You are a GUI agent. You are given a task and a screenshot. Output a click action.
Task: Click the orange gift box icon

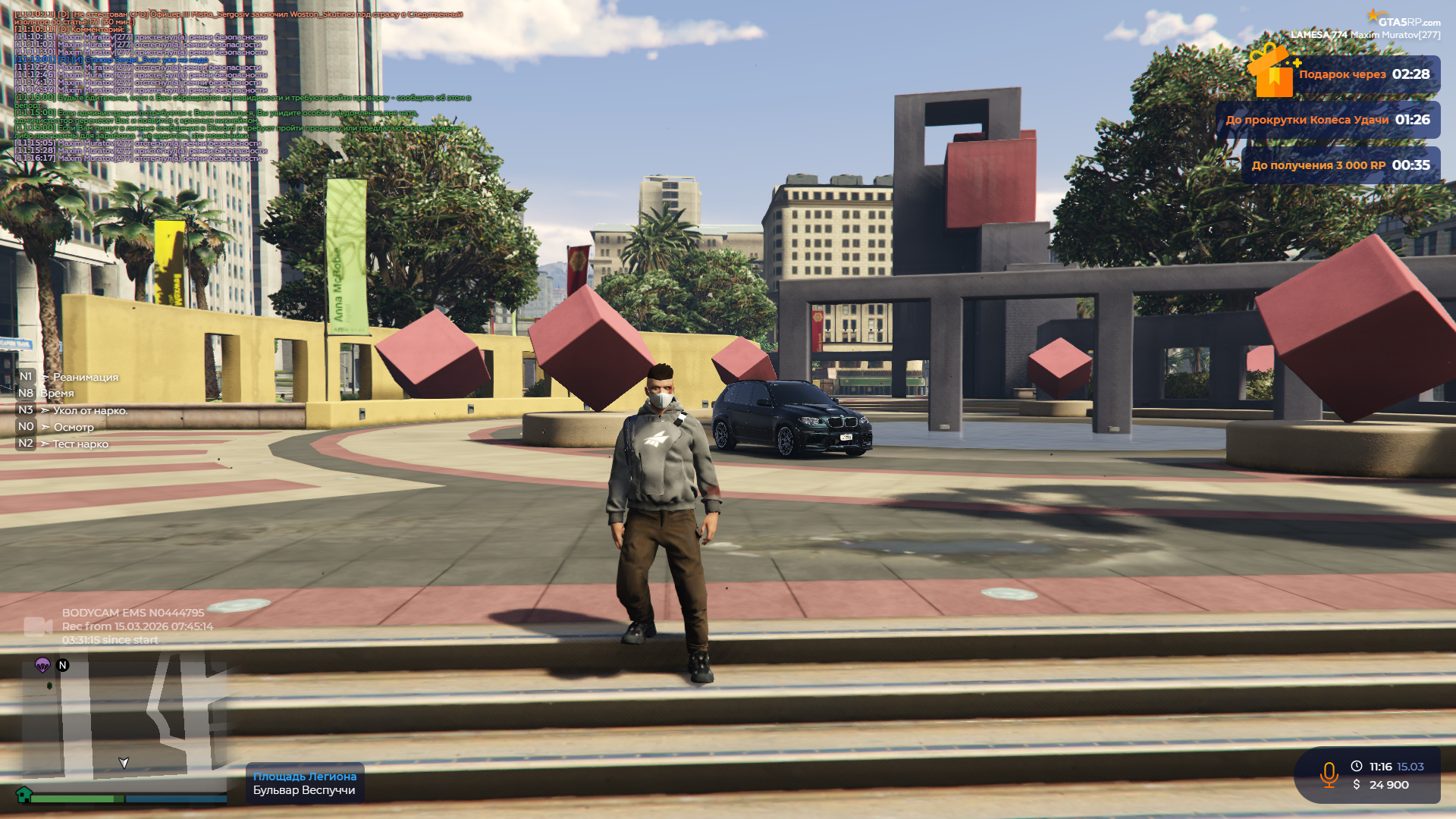1272,72
